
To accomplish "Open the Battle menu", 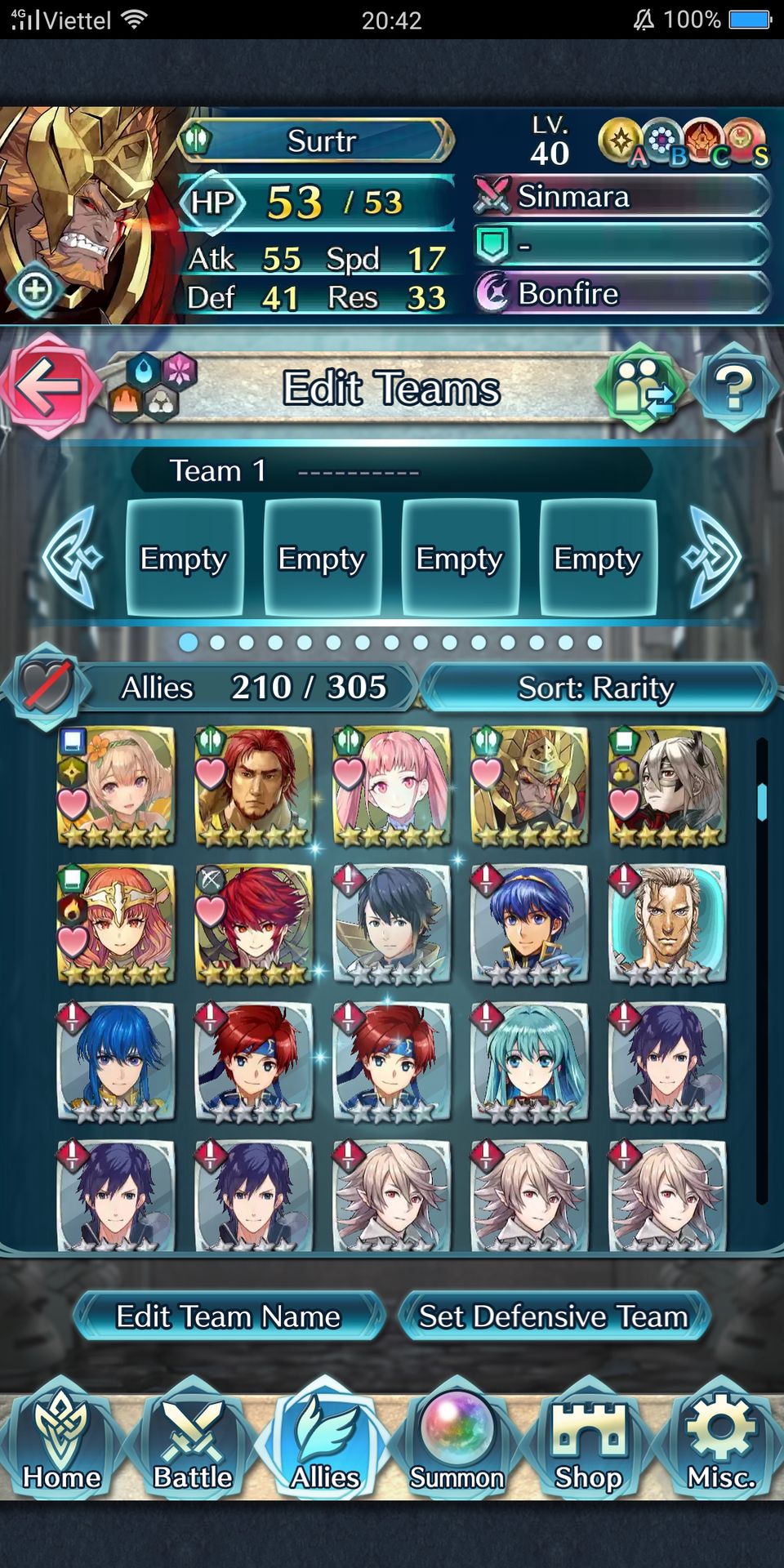I will click(194, 1441).
